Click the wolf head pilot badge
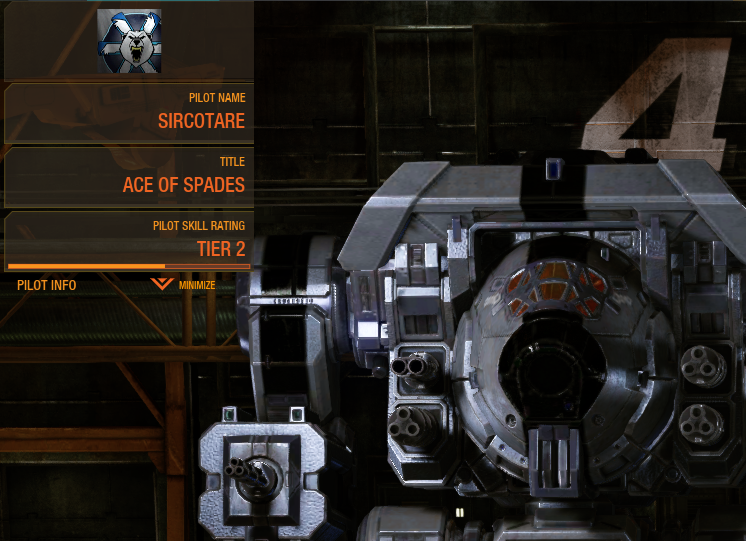The height and width of the screenshot is (541, 746). click(x=129, y=38)
